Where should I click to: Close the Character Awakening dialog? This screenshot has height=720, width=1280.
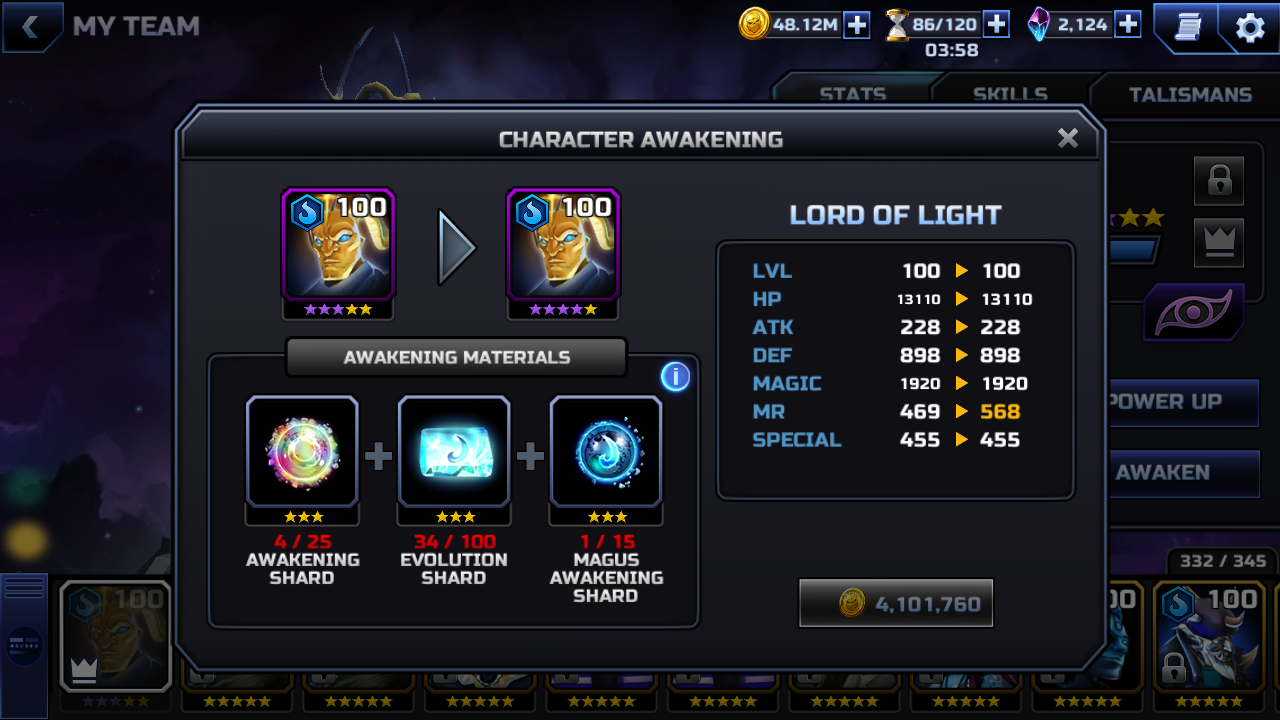pyautogui.click(x=1067, y=138)
